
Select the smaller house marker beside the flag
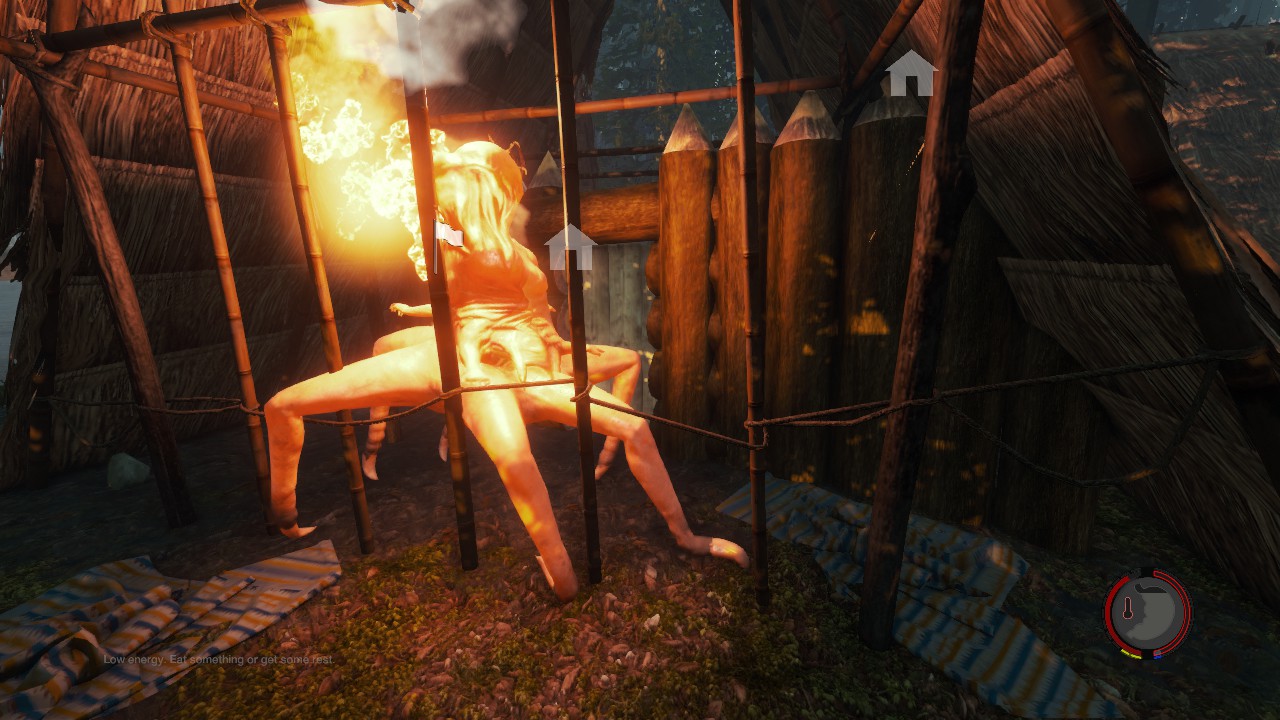click(570, 247)
